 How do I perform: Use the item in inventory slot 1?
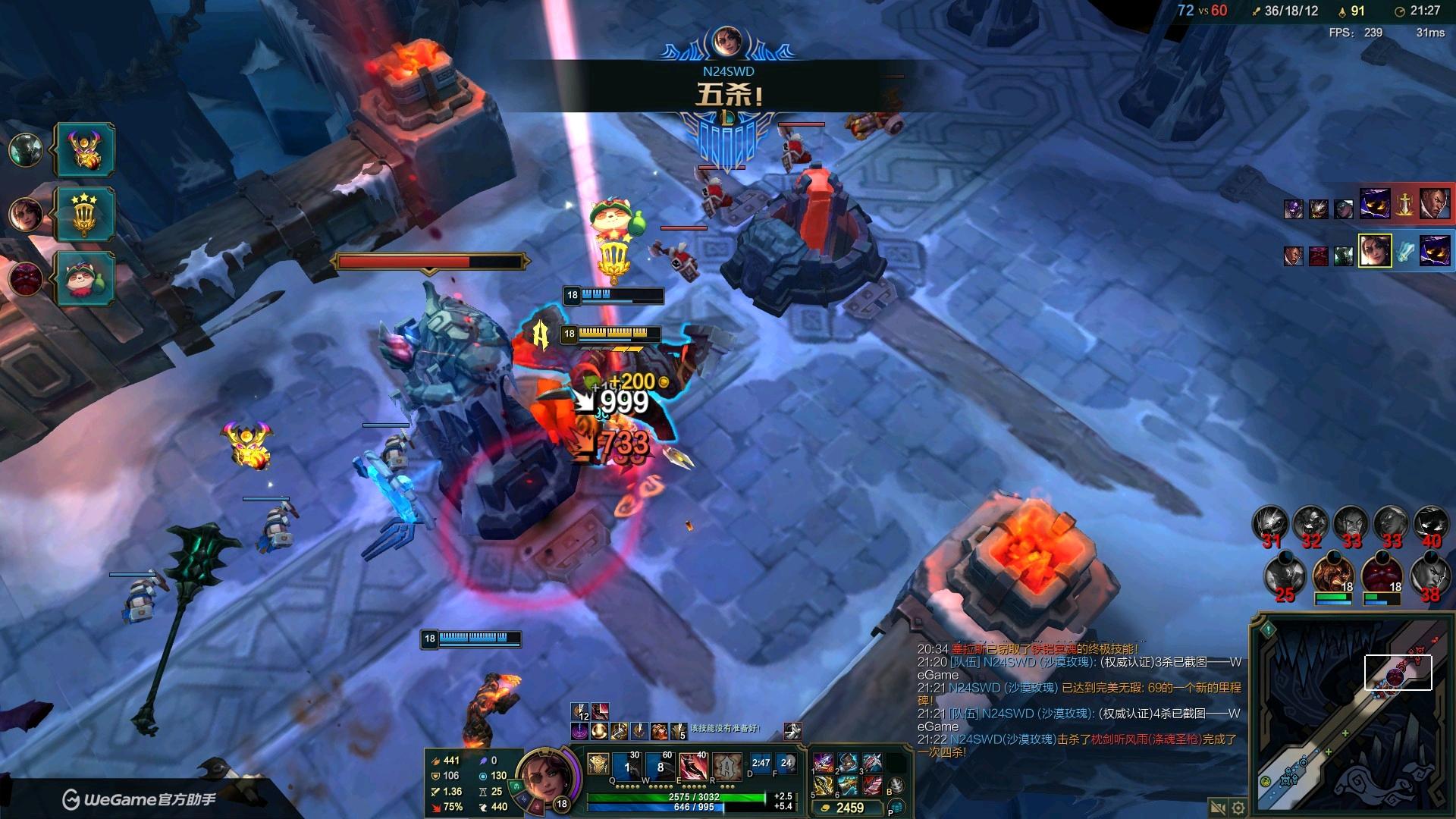[x=824, y=763]
